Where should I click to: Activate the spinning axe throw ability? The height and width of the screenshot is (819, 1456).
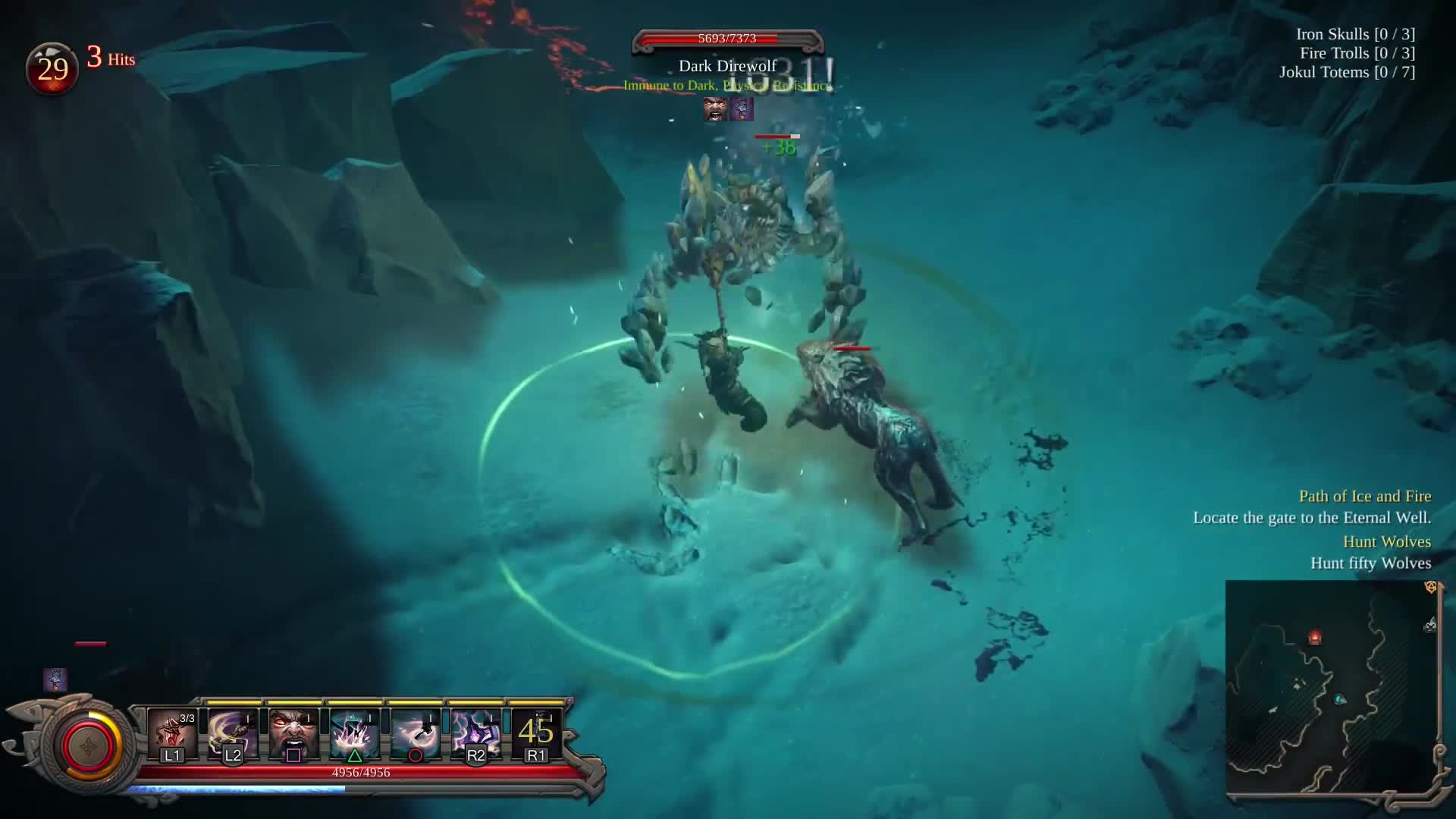coord(415,733)
